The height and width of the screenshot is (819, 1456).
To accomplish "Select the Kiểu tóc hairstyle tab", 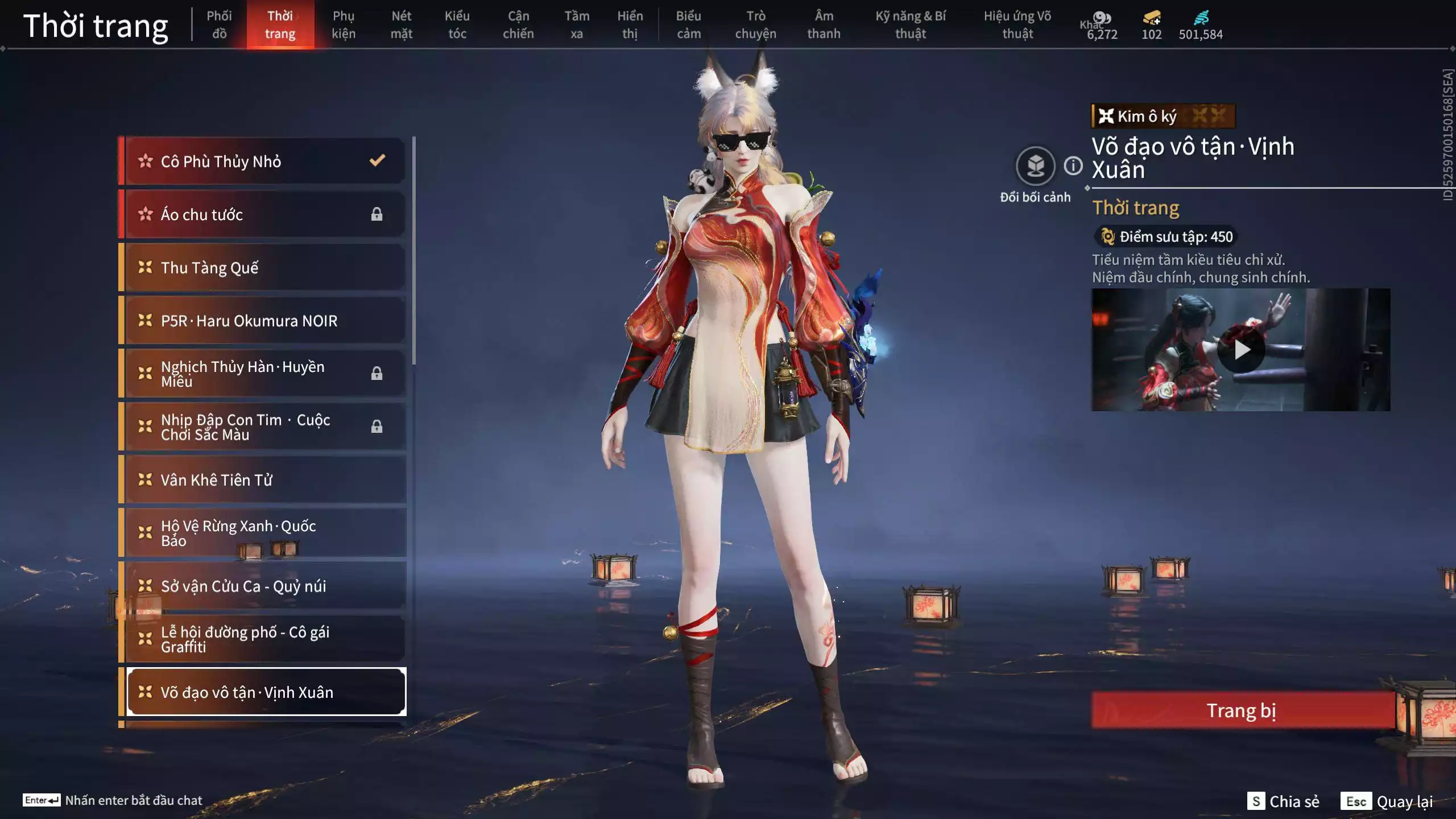I will (457, 25).
